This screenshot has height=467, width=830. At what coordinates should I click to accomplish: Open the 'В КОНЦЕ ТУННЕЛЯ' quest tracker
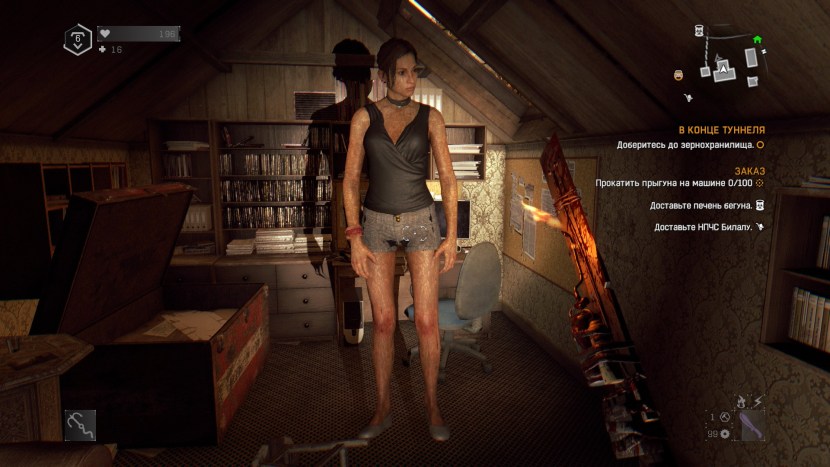point(721,130)
